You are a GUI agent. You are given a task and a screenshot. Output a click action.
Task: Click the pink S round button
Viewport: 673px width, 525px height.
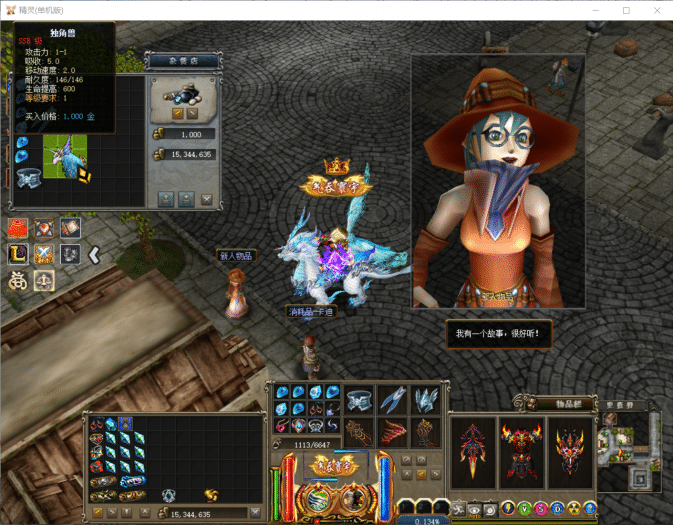click(541, 508)
